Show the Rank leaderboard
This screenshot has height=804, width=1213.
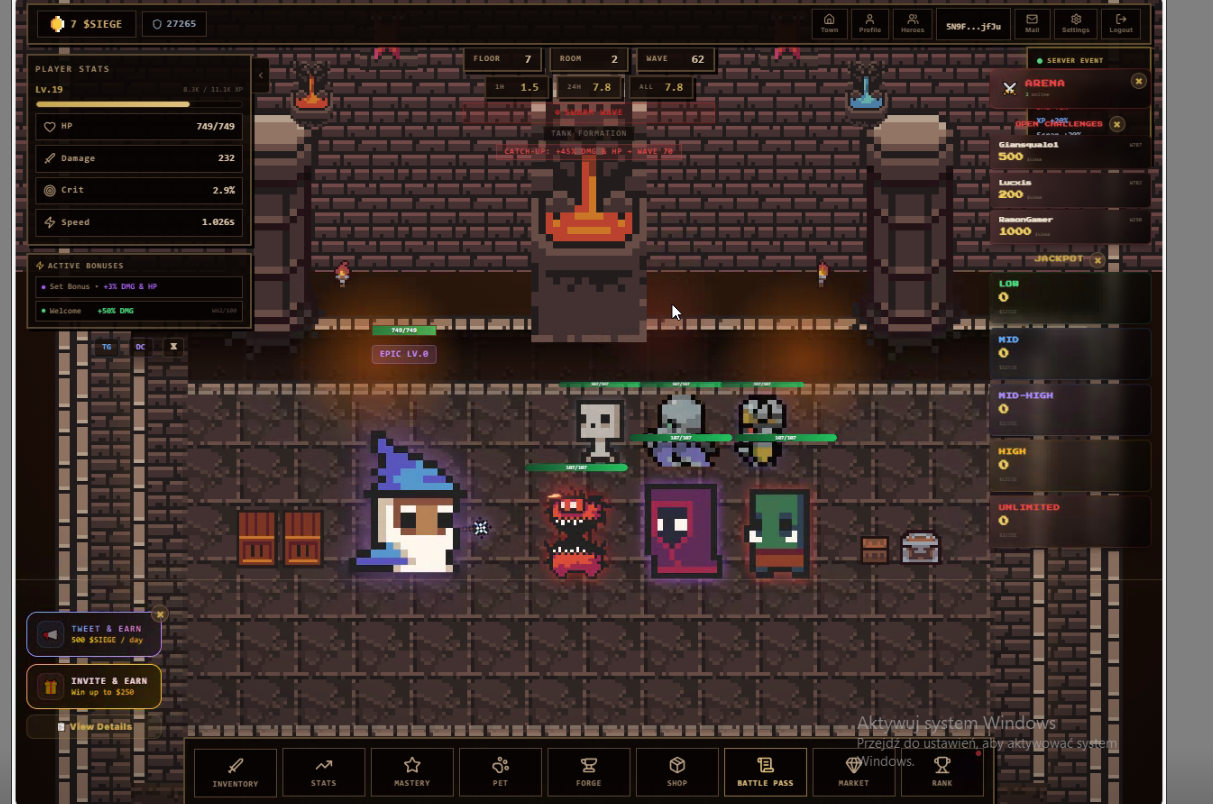[941, 772]
